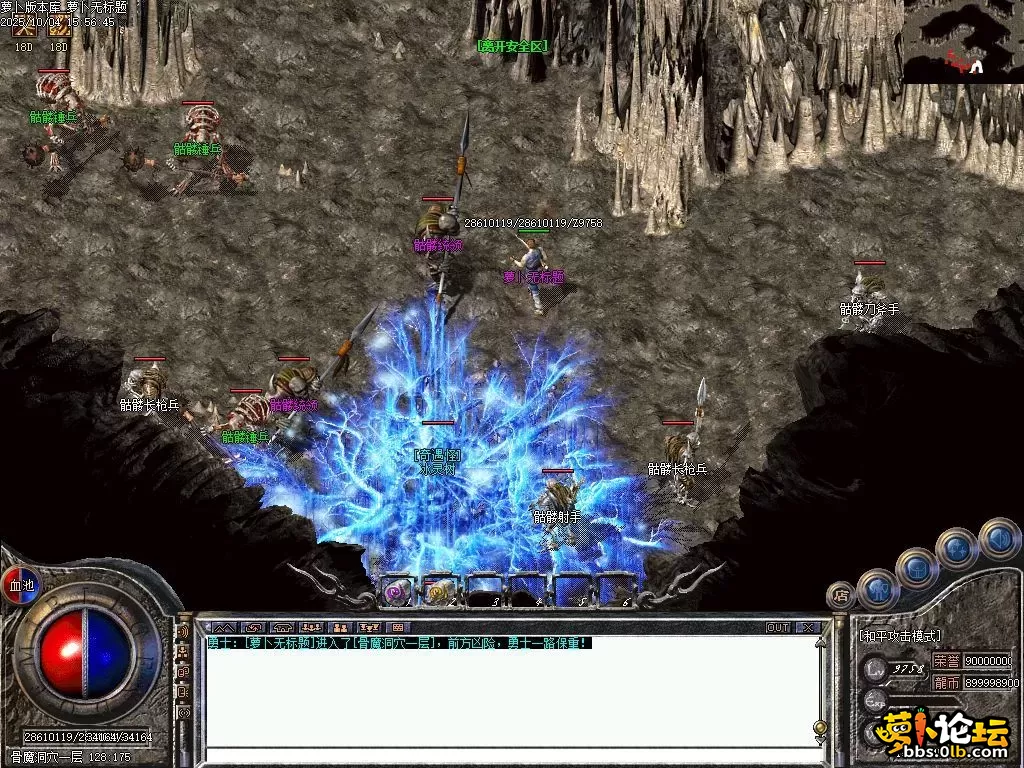Viewport: 1024px width, 768px height.
Task: Use the purple swirl item in hotbar slot 1
Action: coord(397,593)
